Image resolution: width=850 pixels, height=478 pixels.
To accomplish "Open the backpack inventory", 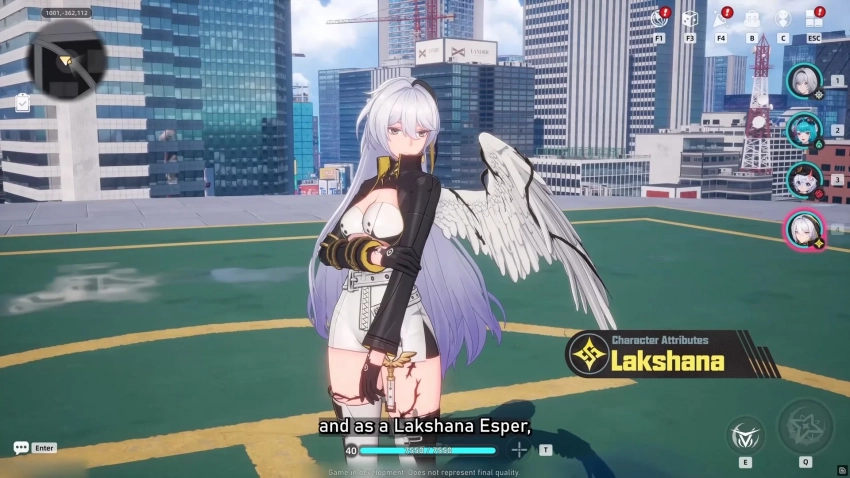I will 752,20.
